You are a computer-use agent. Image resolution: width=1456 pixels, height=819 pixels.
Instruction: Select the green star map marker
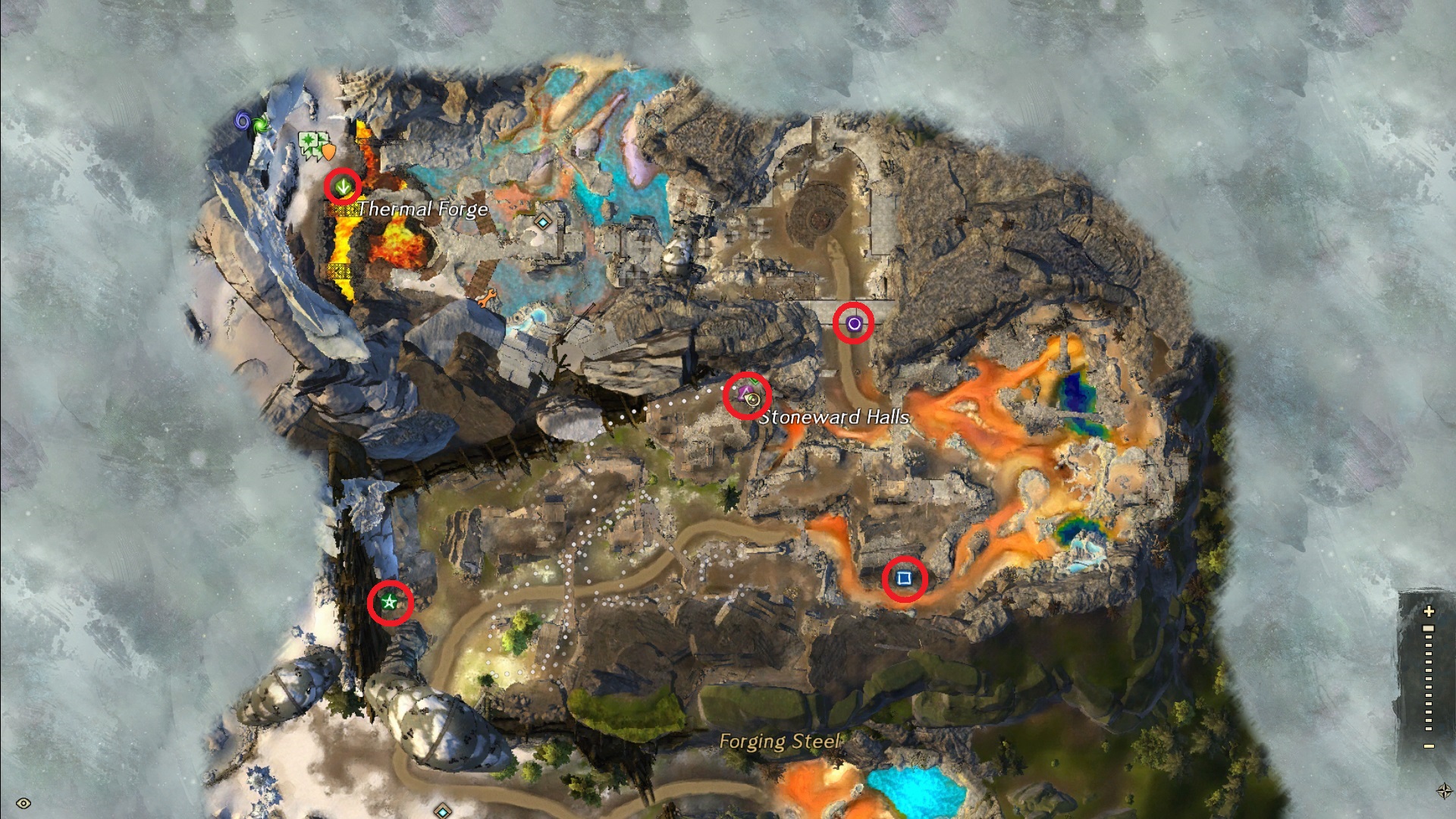(390, 603)
